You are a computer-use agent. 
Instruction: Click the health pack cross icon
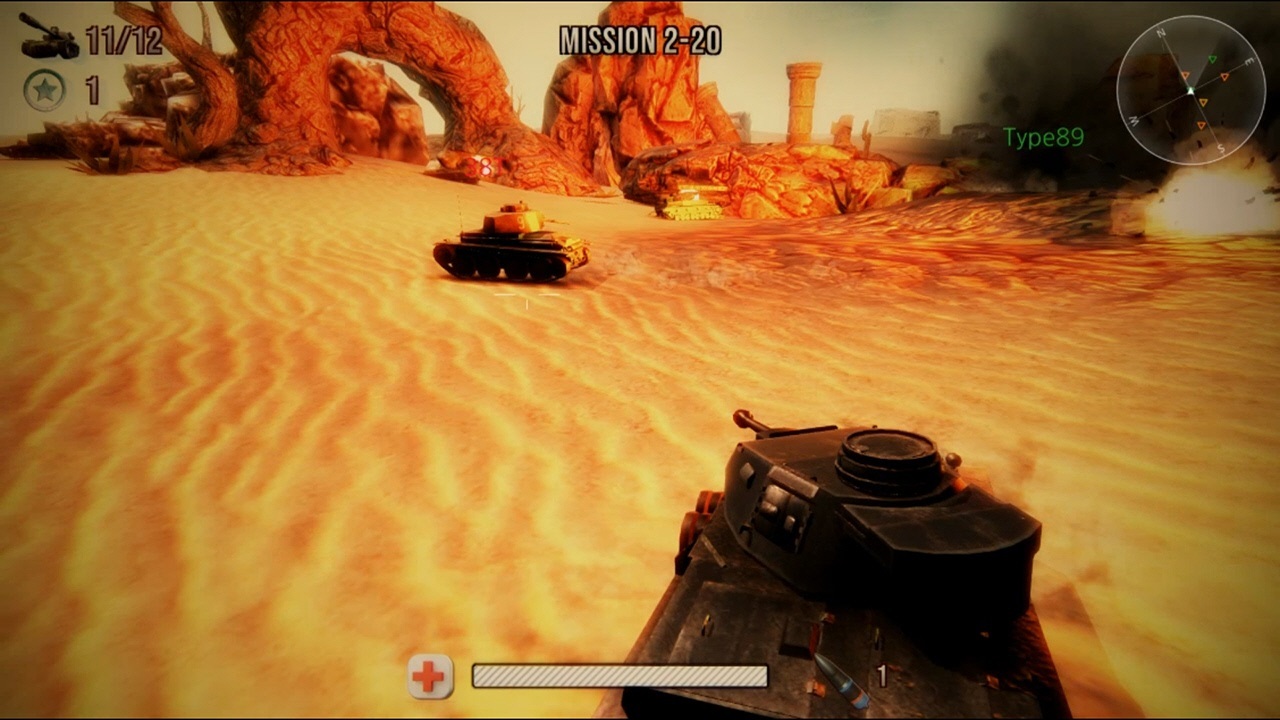428,675
